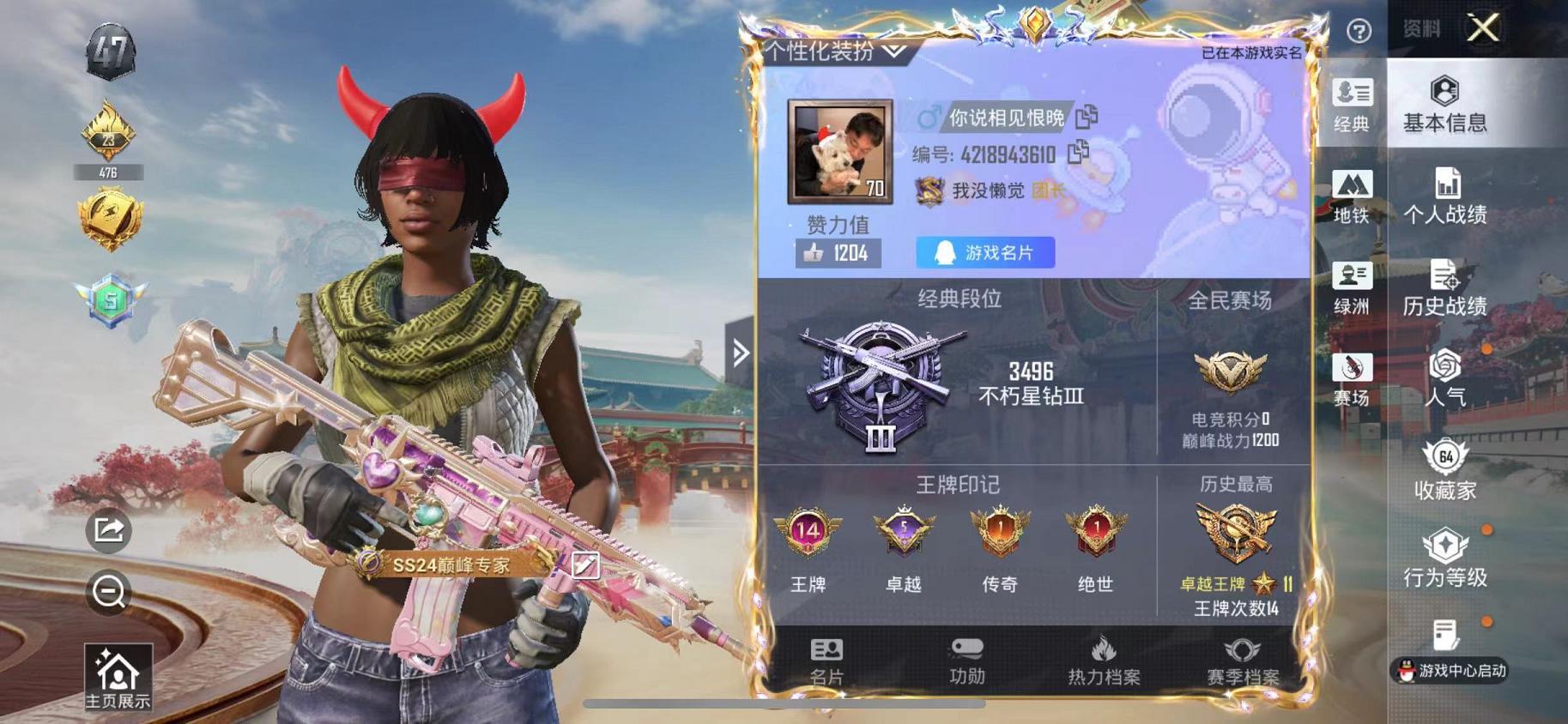Open the 个人战绩 tab on the right

point(1448,199)
